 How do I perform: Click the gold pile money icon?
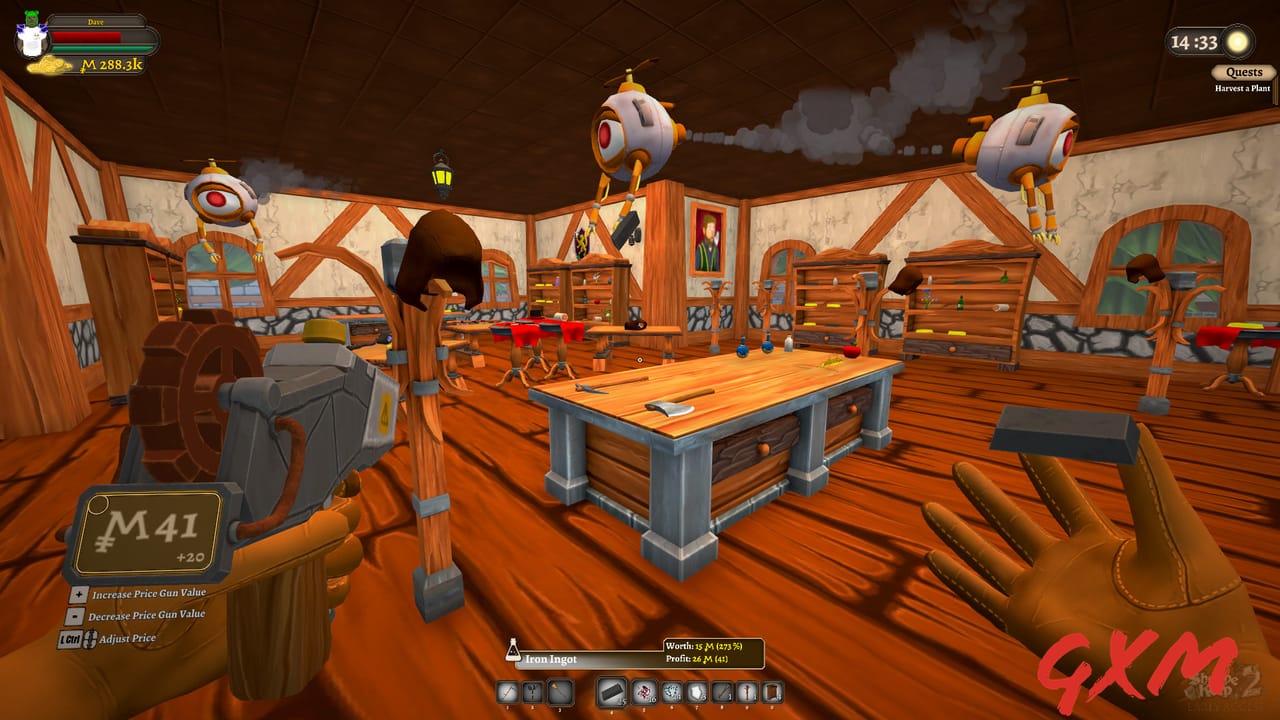[x=50, y=64]
